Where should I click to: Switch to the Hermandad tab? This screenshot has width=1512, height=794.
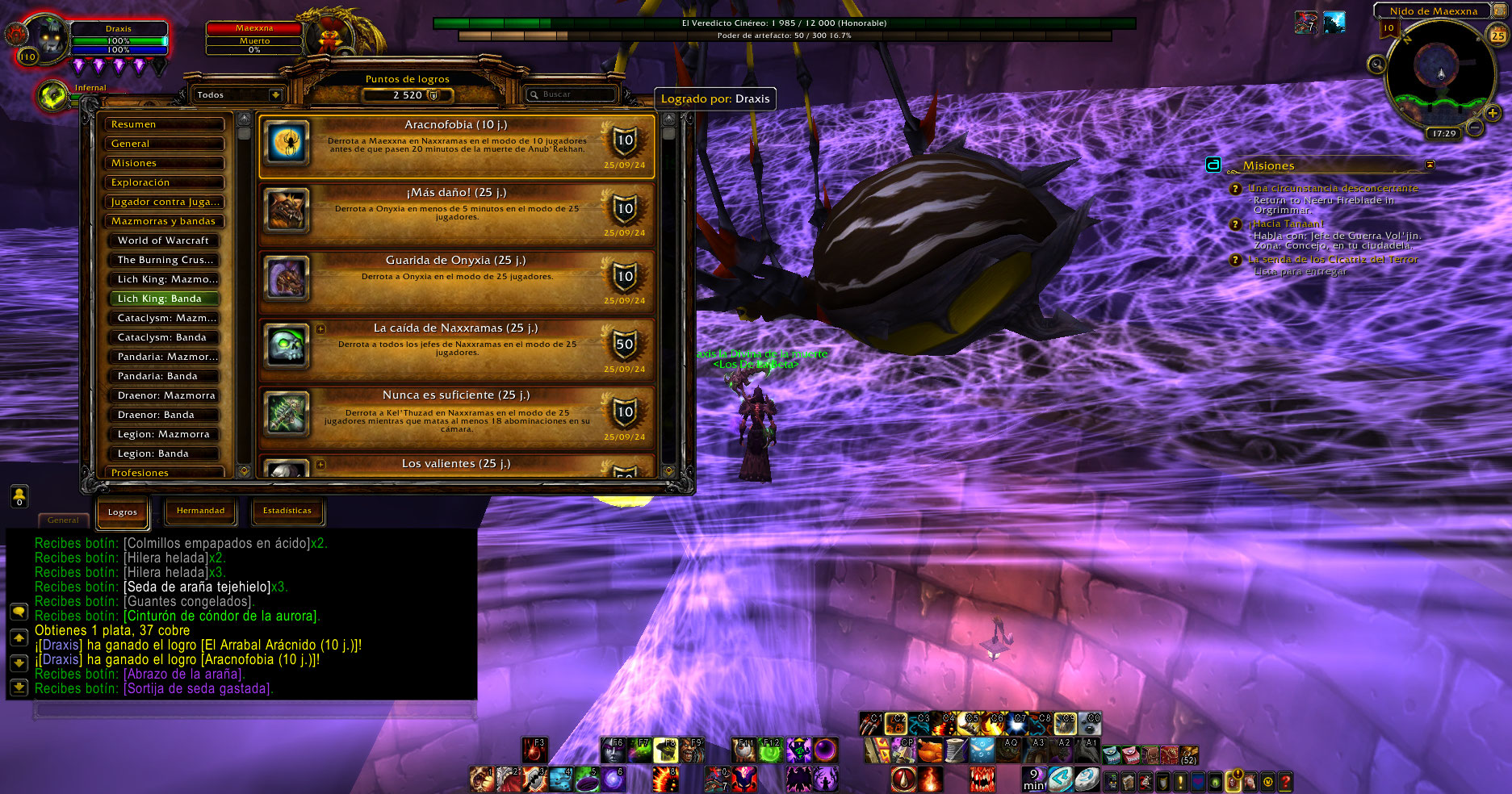200,511
